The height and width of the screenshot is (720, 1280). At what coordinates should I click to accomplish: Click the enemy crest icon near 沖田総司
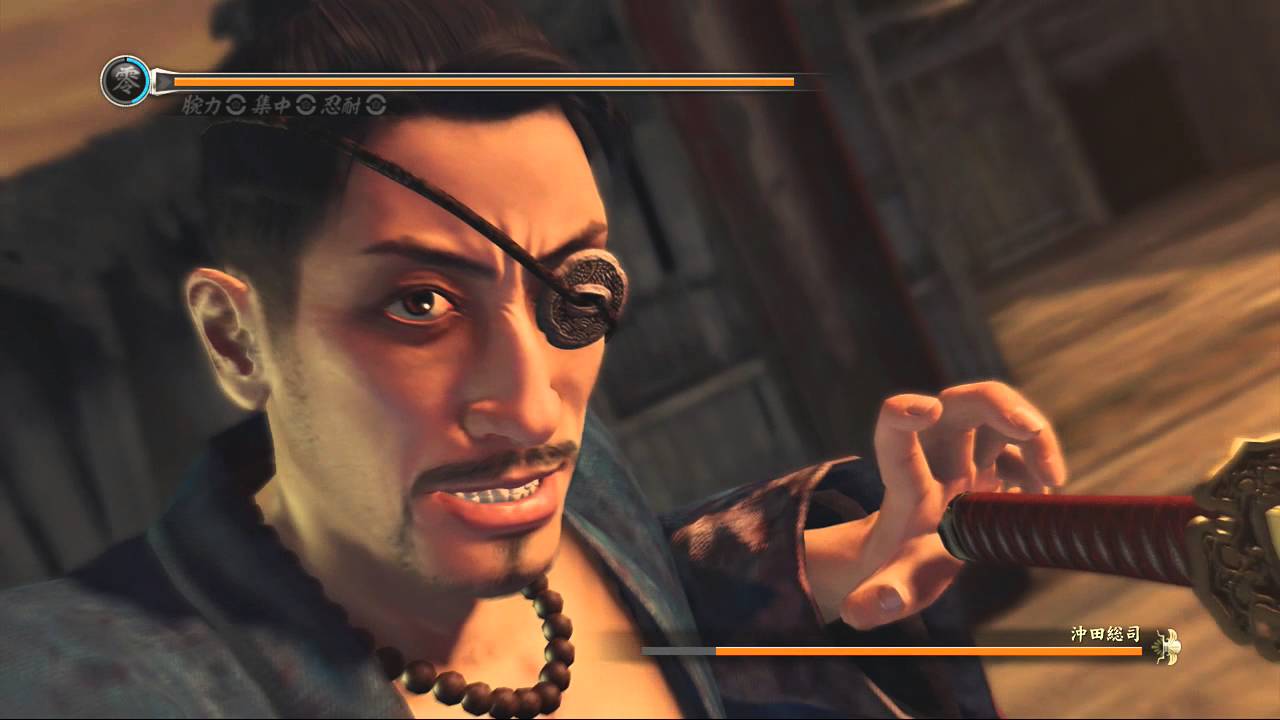coord(1168,648)
